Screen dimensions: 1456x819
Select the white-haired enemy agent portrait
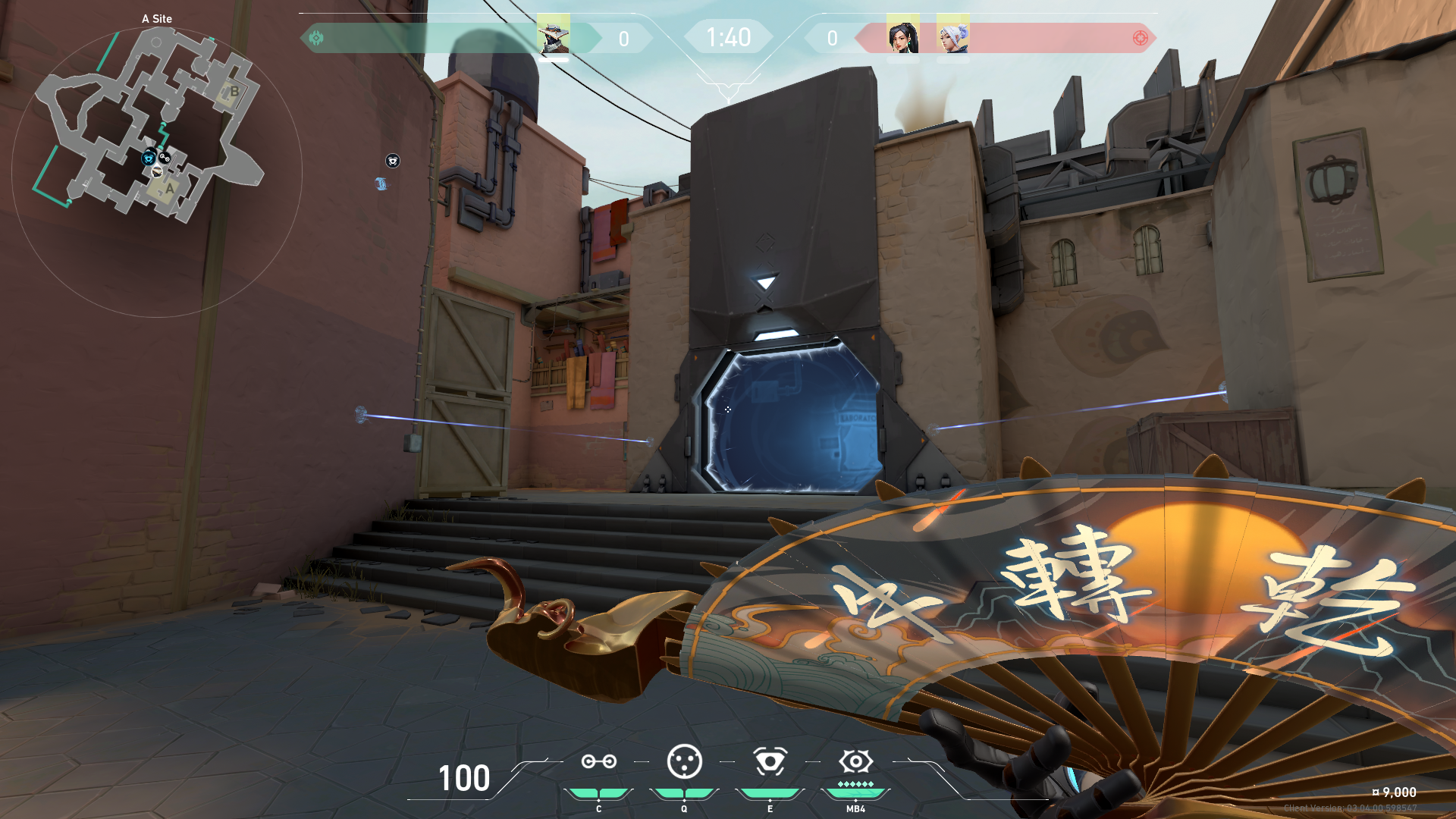tap(953, 36)
